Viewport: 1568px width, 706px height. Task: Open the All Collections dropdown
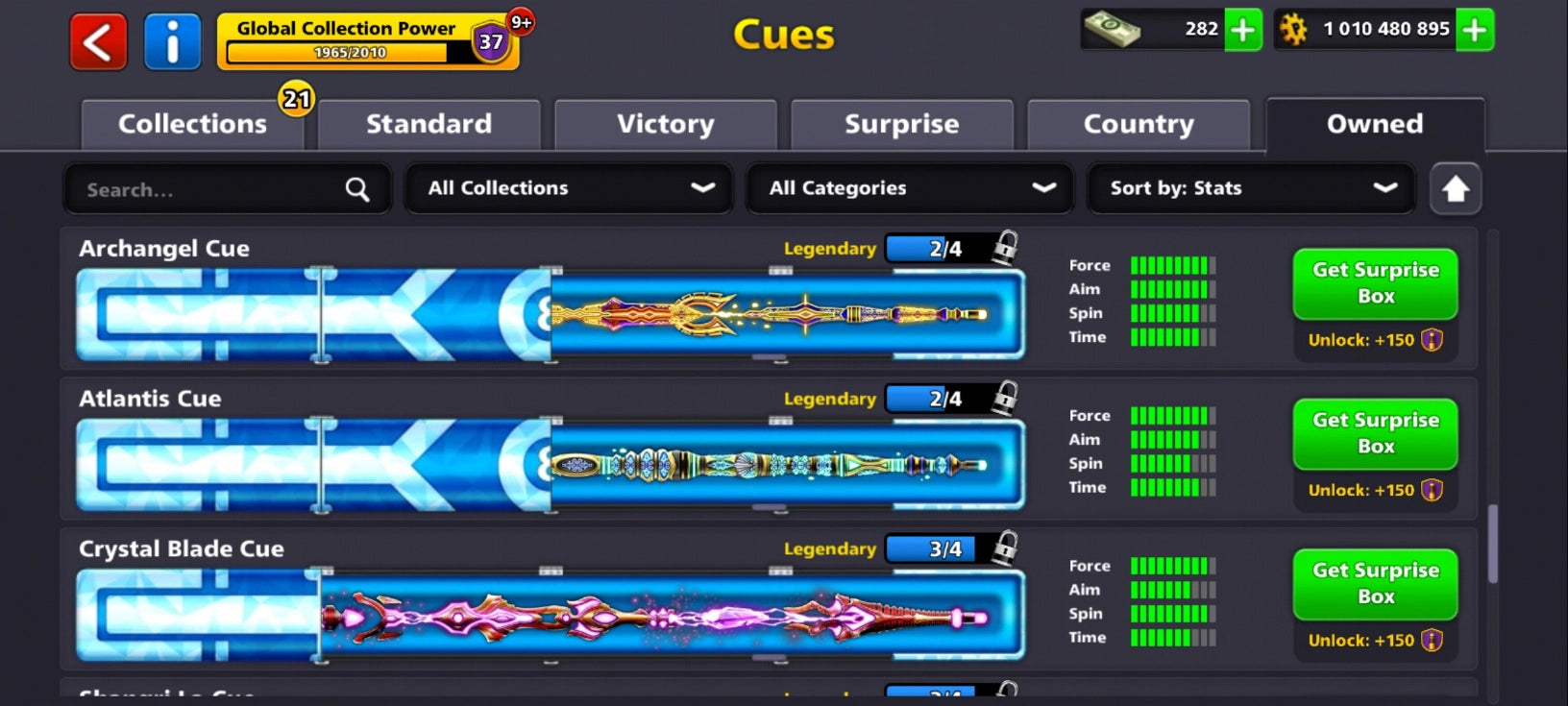(568, 189)
